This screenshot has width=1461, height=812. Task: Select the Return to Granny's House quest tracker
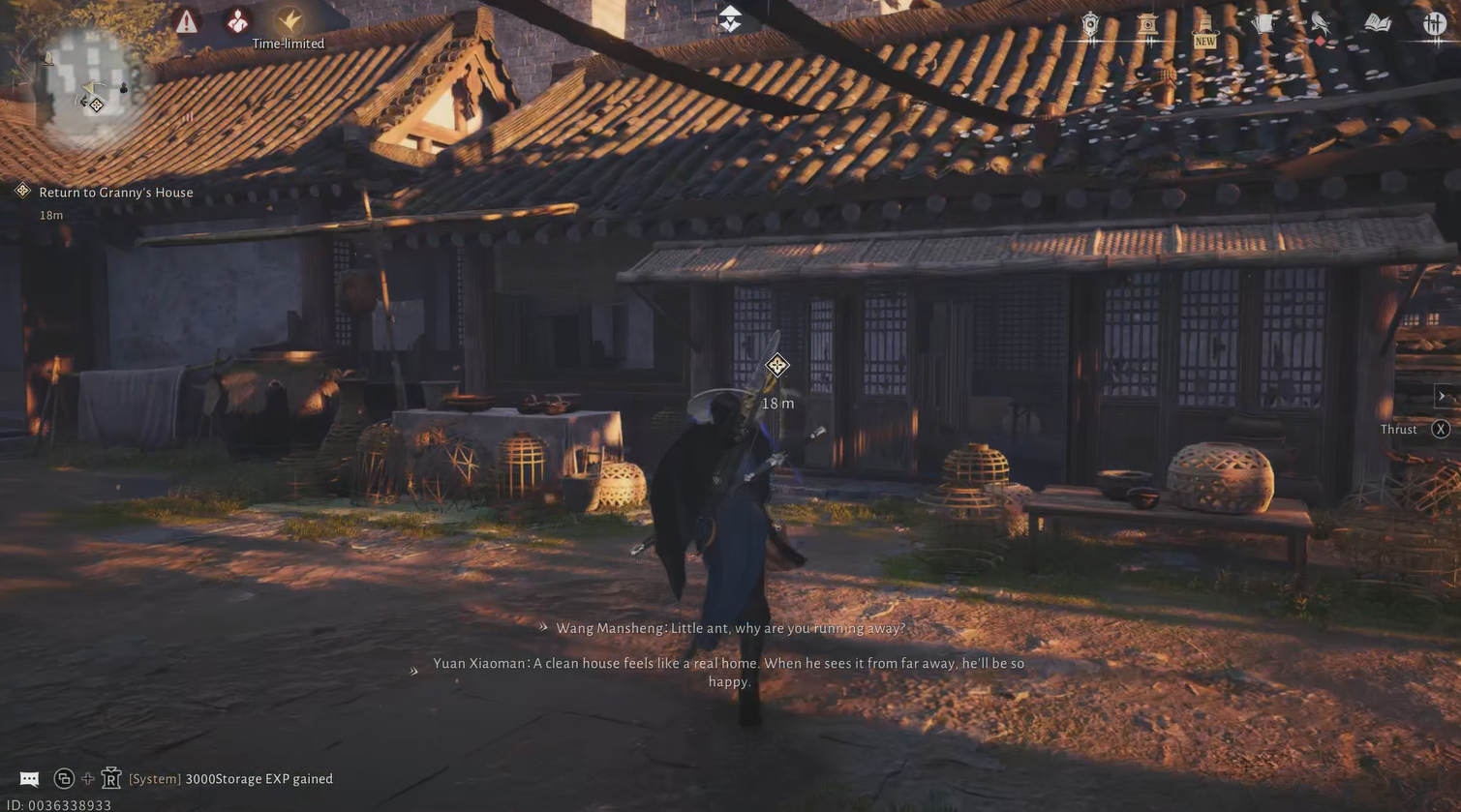pyautogui.click(x=115, y=193)
